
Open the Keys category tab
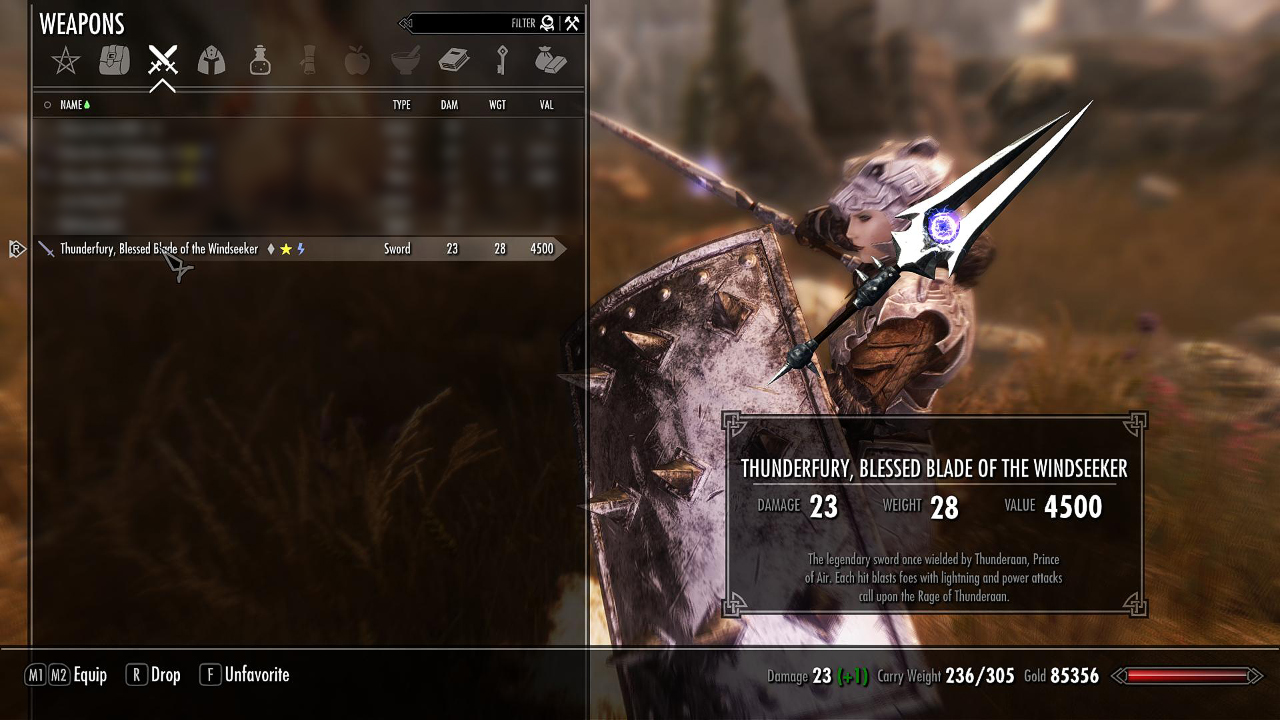click(502, 62)
